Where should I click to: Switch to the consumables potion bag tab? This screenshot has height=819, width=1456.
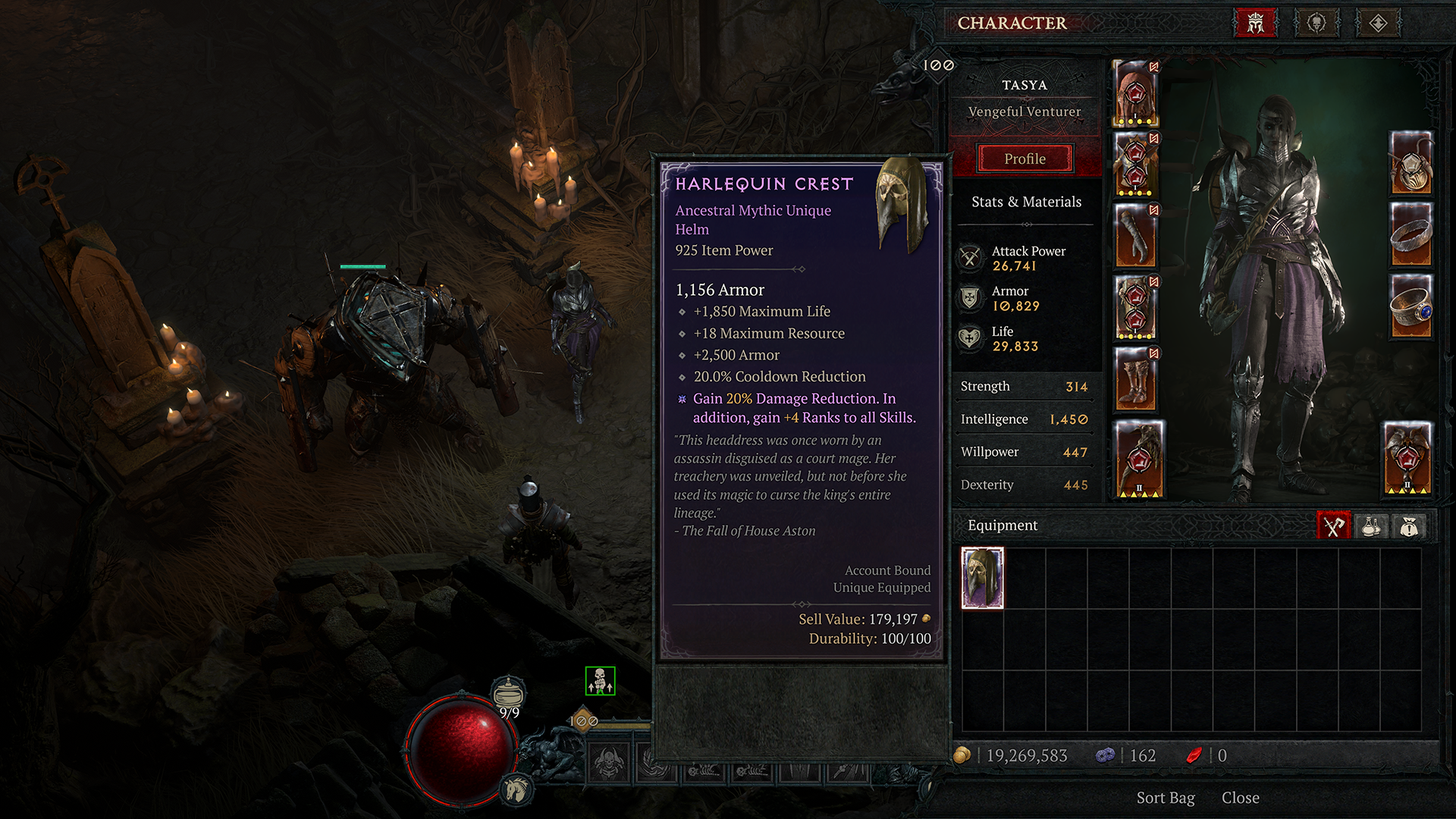[x=1371, y=526]
